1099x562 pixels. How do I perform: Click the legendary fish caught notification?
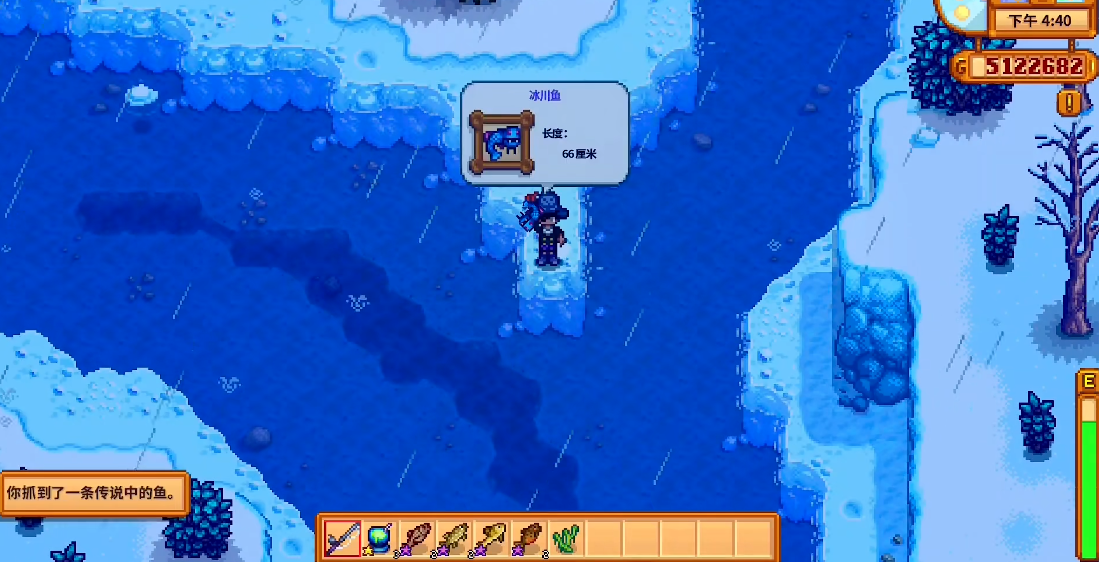coord(95,493)
